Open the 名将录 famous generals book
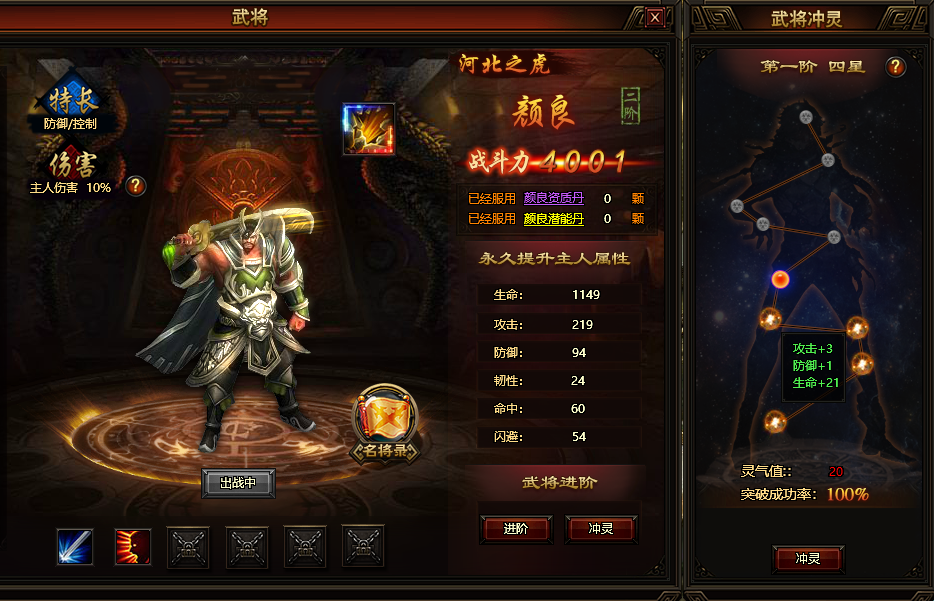This screenshot has height=601, width=934. coord(385,424)
